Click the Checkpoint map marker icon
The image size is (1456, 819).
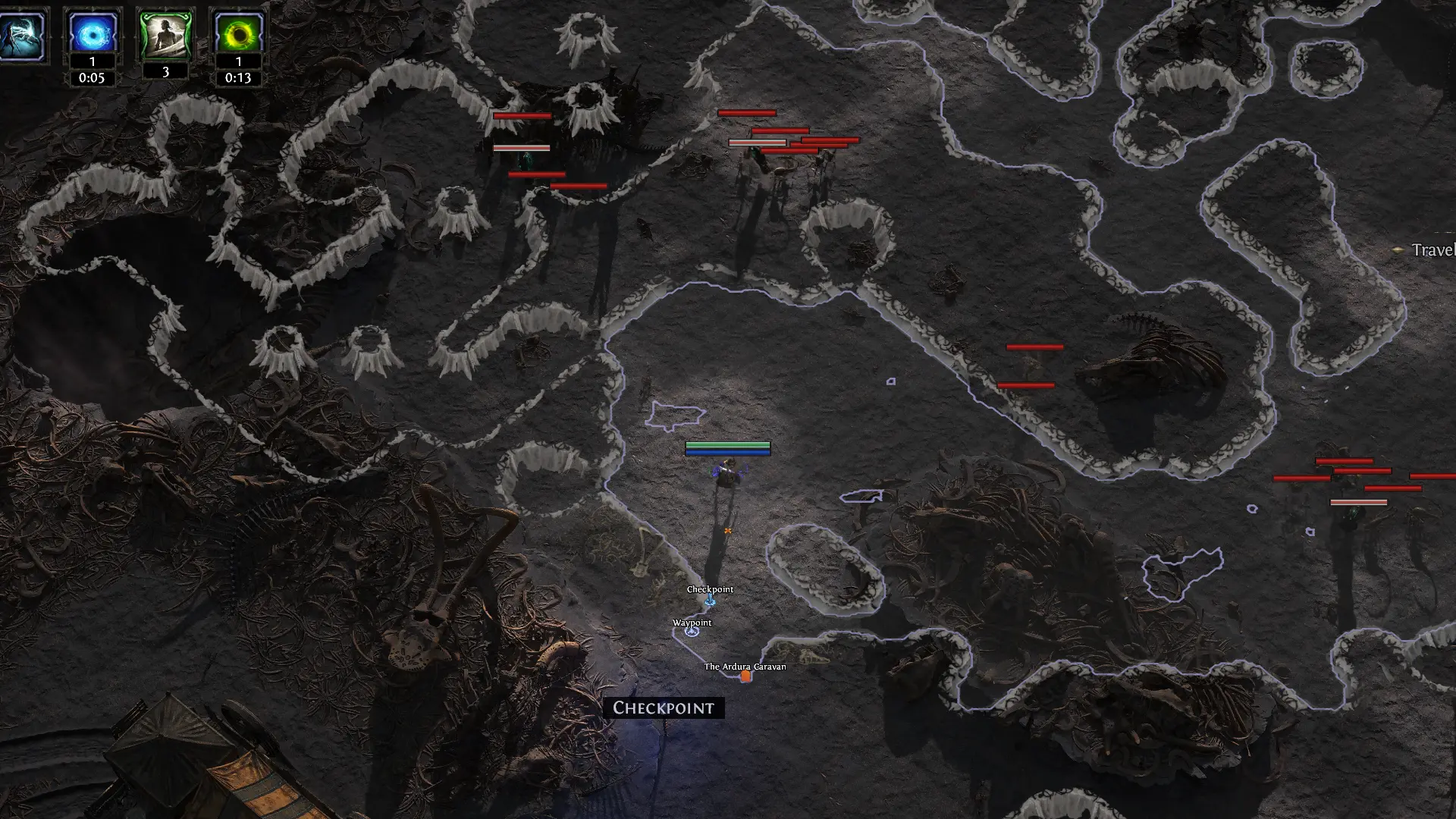(710, 600)
